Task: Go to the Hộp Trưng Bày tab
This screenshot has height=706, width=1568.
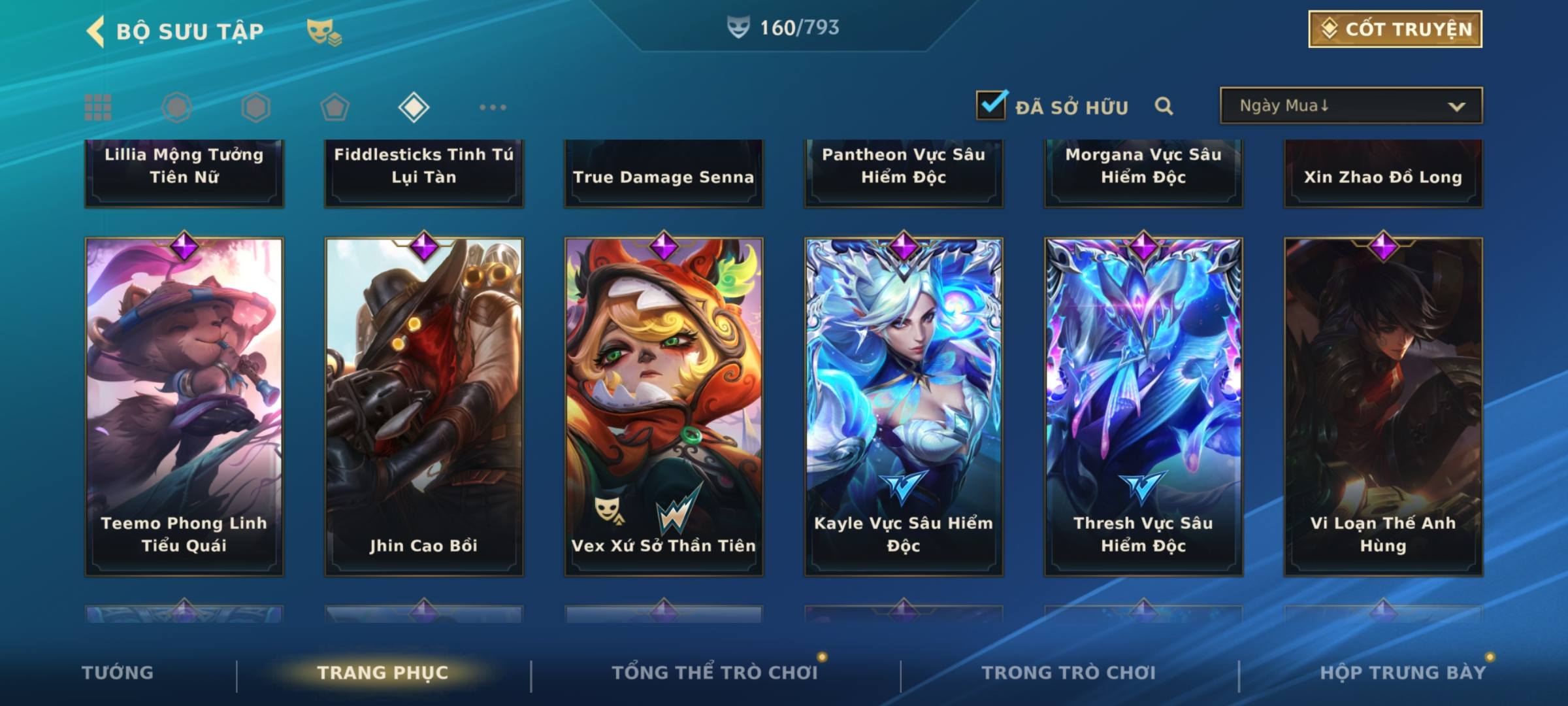Action: click(1403, 673)
